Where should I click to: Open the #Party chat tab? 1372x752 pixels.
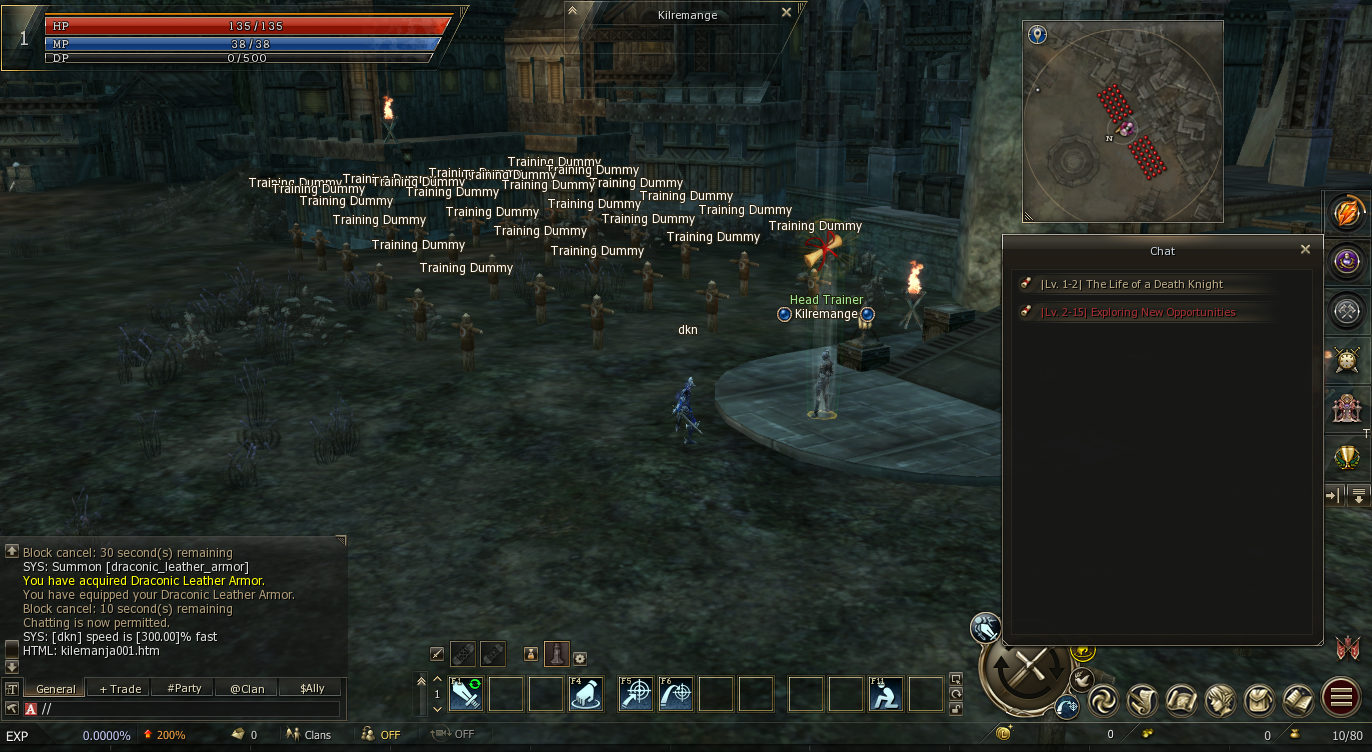point(184,688)
